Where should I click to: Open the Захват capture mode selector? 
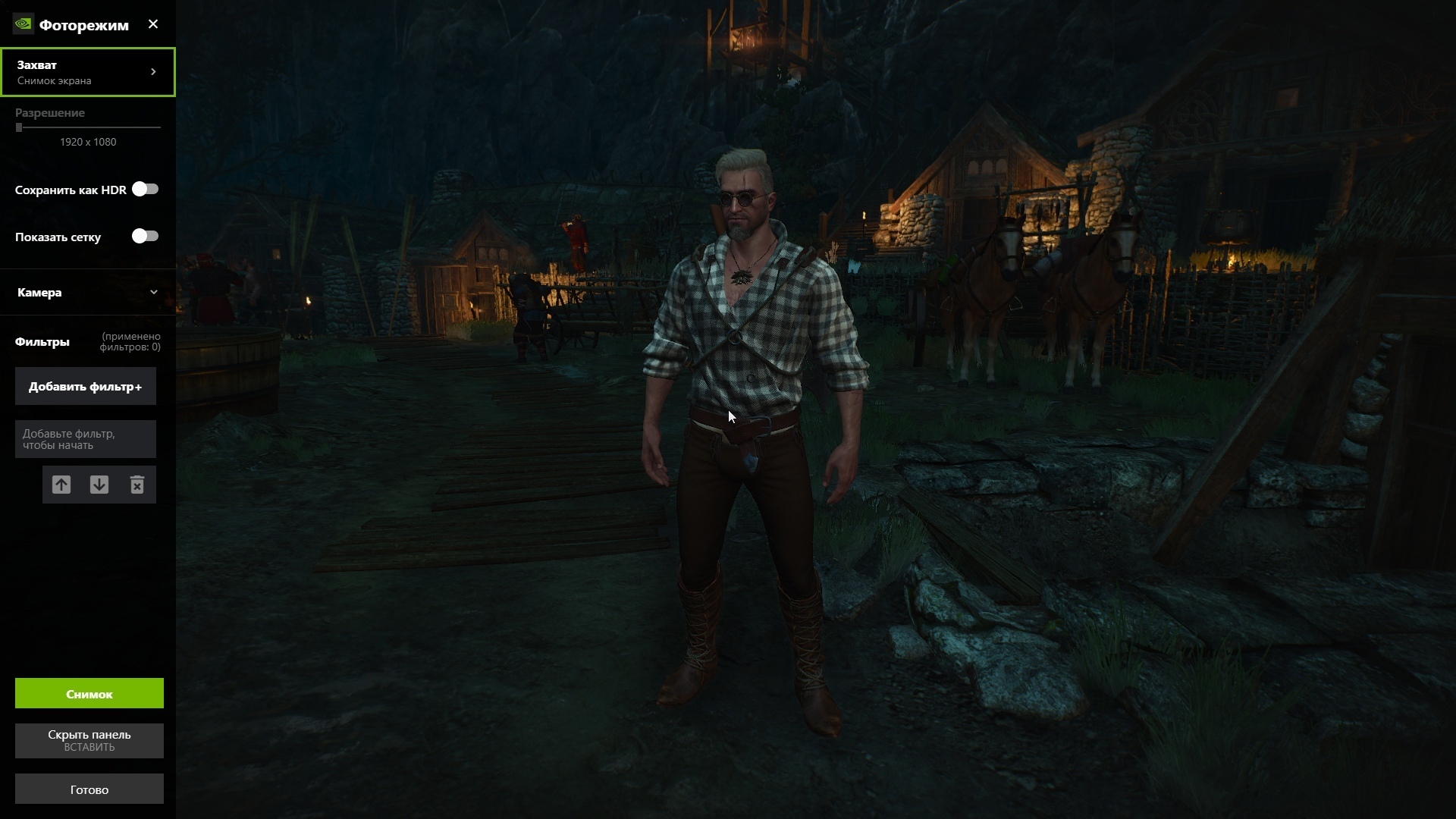click(88, 72)
